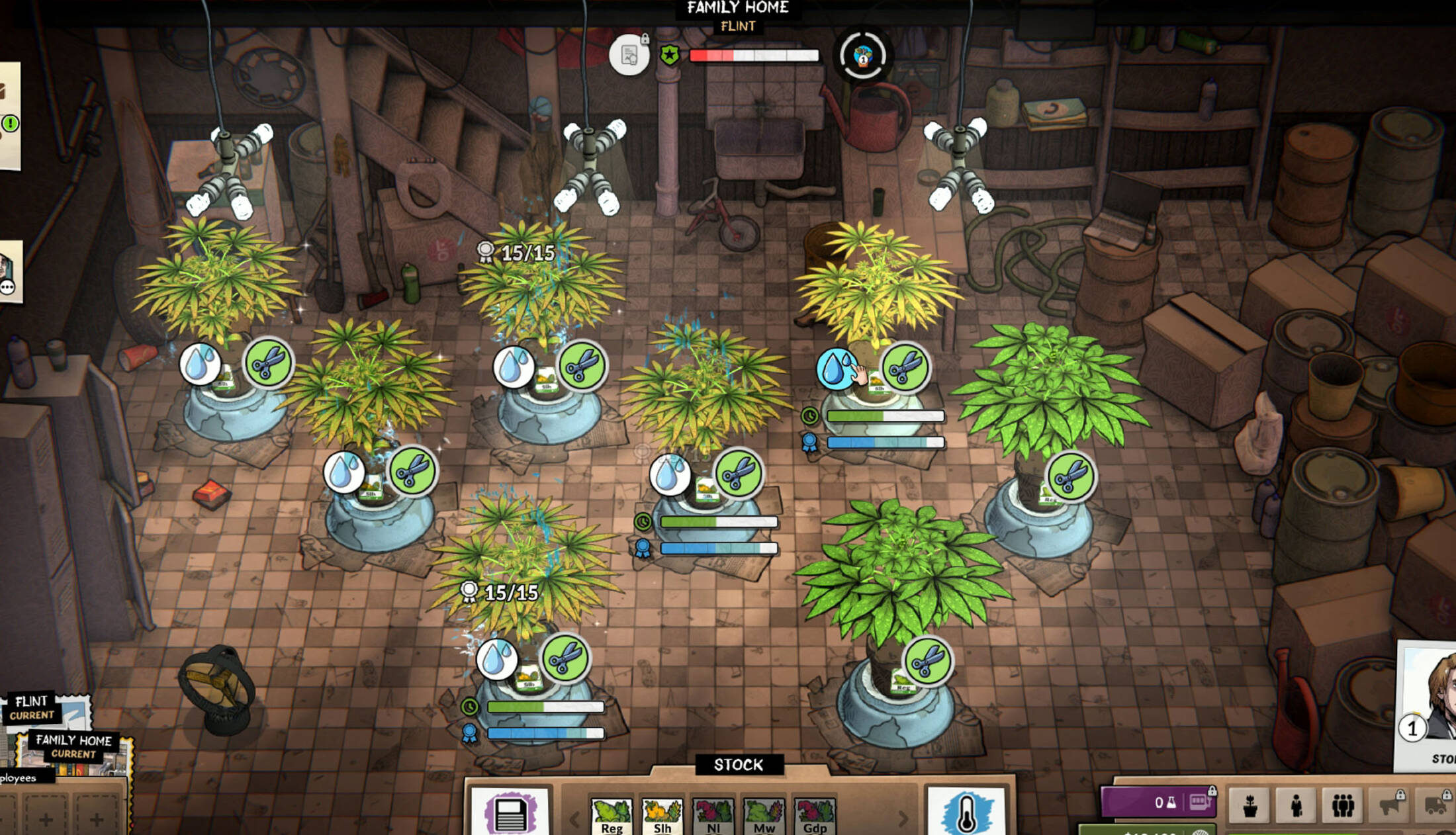Show next strains with the stock right arrow
This screenshot has height=835, width=1456.
click(903, 819)
